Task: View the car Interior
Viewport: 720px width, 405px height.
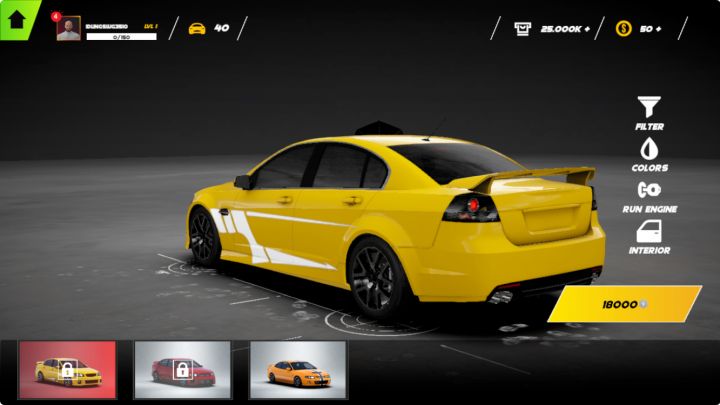Action: pyautogui.click(x=649, y=236)
